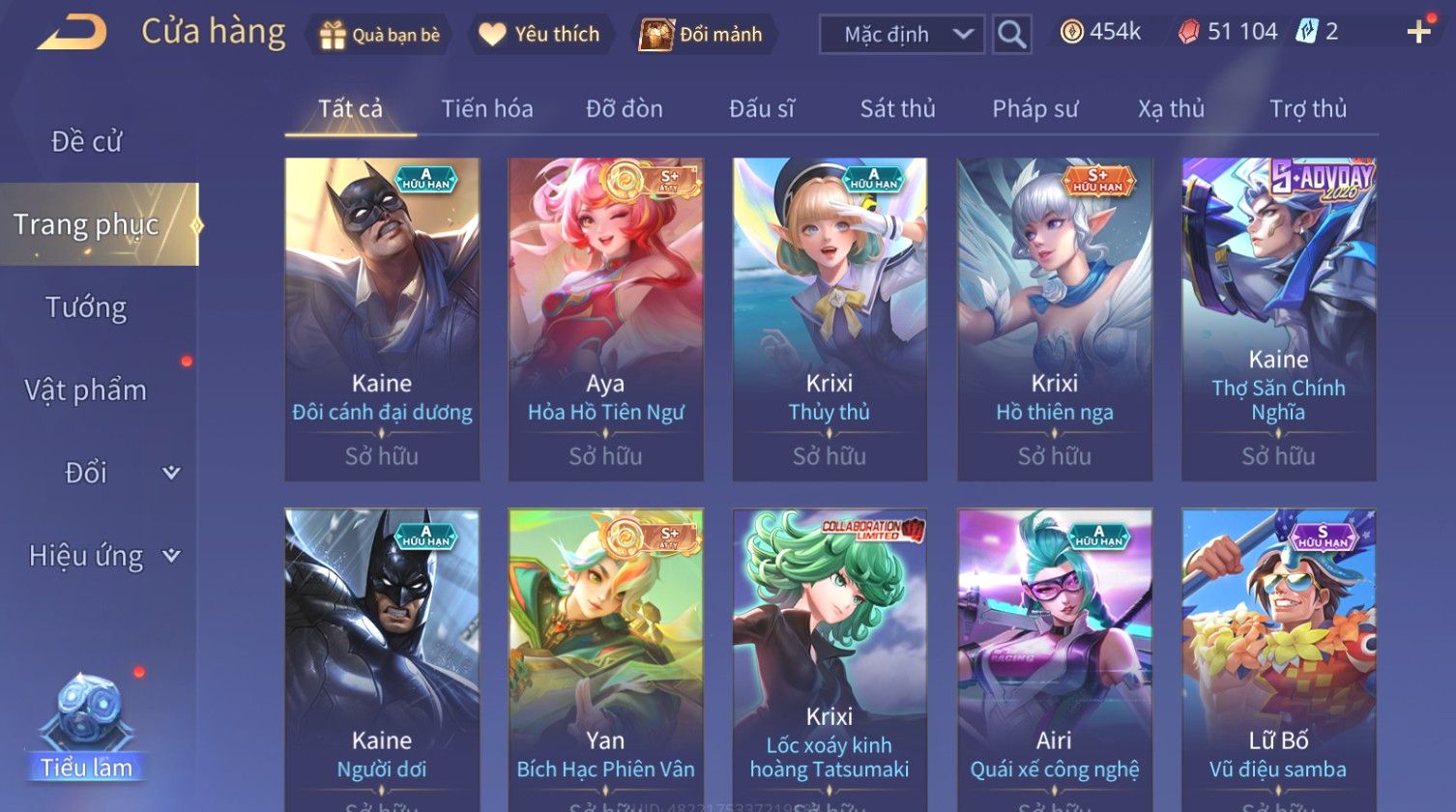
Task: Switch to the Đỡ đòn tab
Action: tap(625, 109)
